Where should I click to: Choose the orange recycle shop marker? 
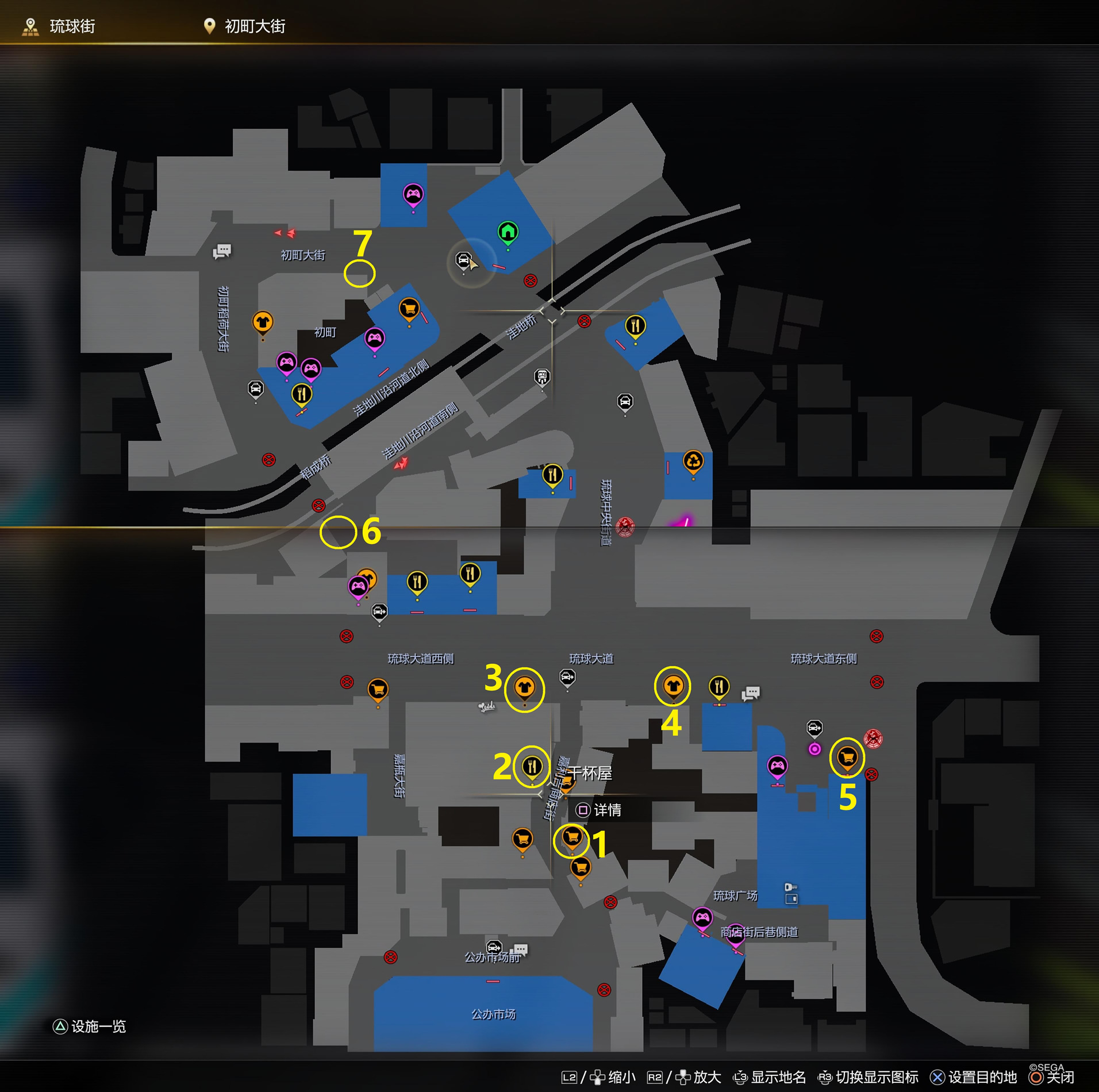(x=693, y=462)
